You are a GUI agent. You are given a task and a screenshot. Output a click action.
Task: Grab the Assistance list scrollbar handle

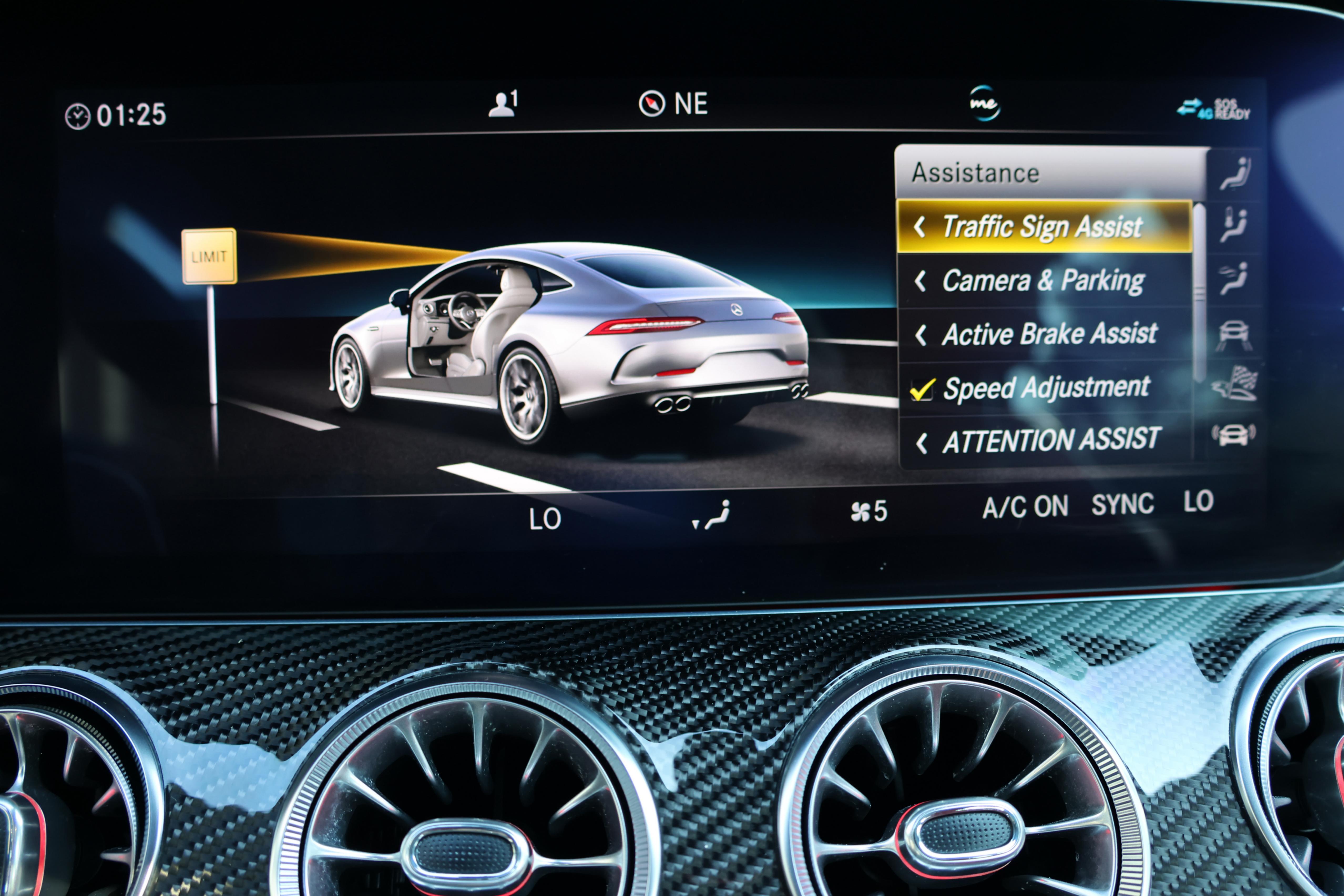(x=1199, y=291)
